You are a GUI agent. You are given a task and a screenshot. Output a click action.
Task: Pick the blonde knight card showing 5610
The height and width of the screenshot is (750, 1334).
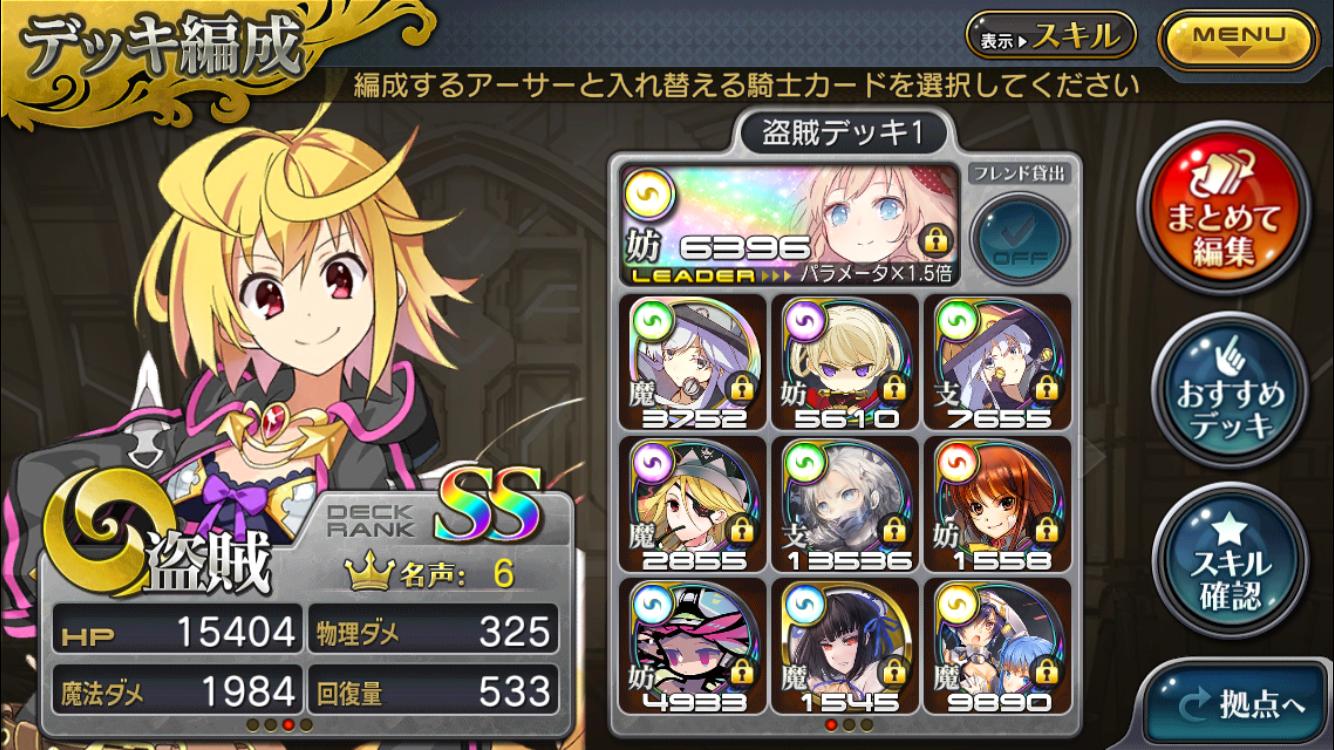pyautogui.click(x=845, y=362)
